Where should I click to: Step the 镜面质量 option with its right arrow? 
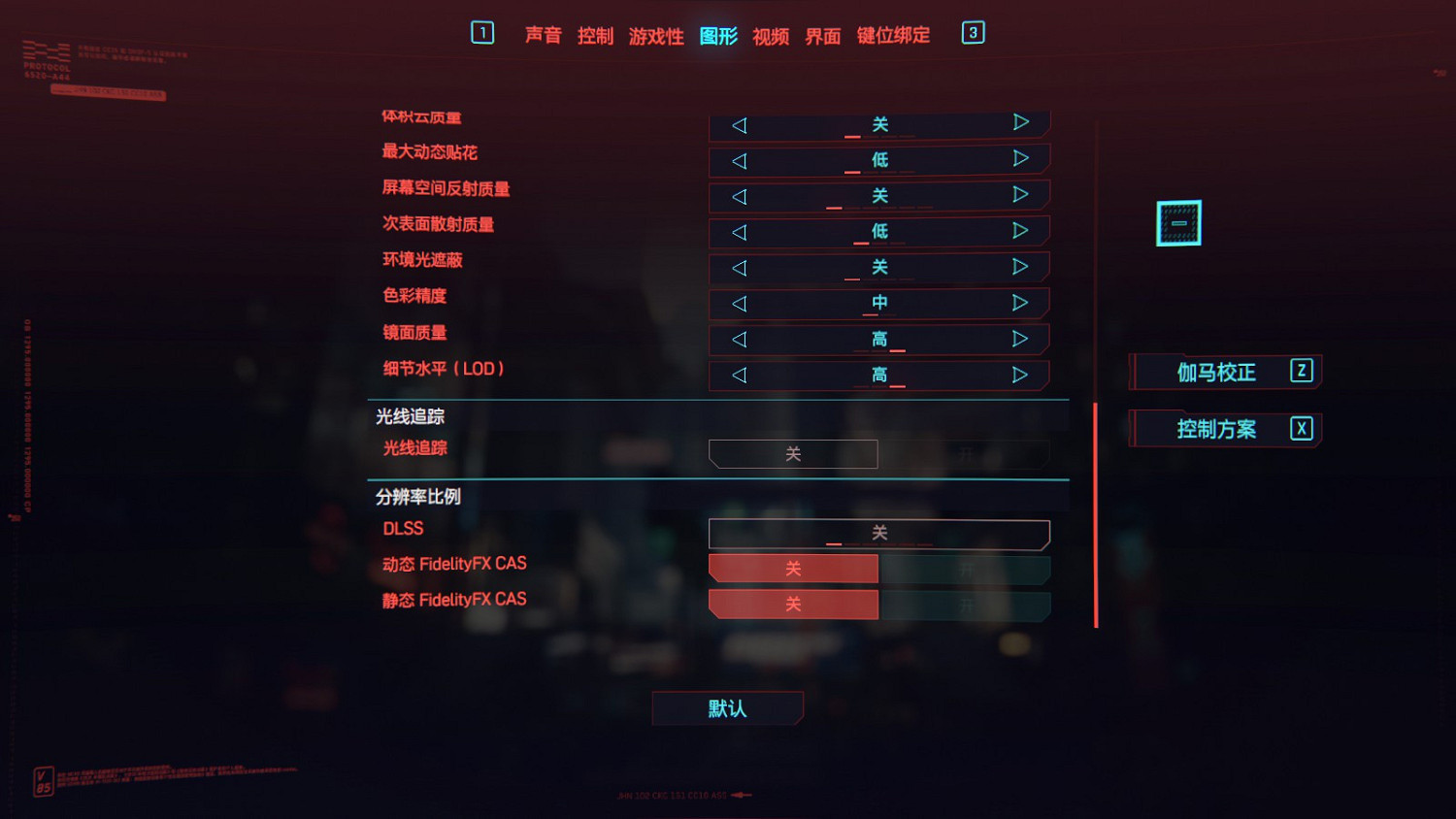click(1019, 339)
